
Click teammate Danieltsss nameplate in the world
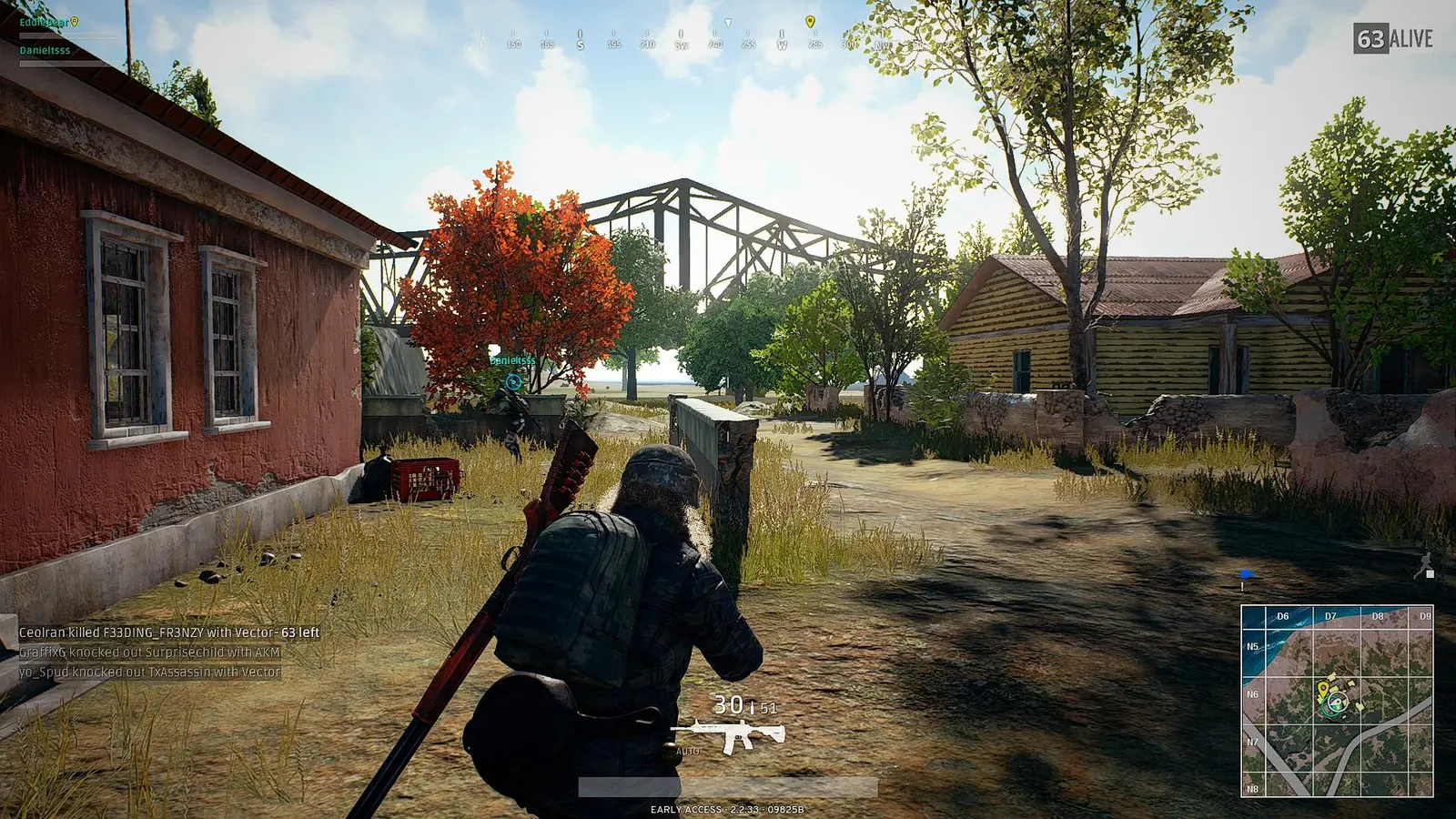point(511,359)
